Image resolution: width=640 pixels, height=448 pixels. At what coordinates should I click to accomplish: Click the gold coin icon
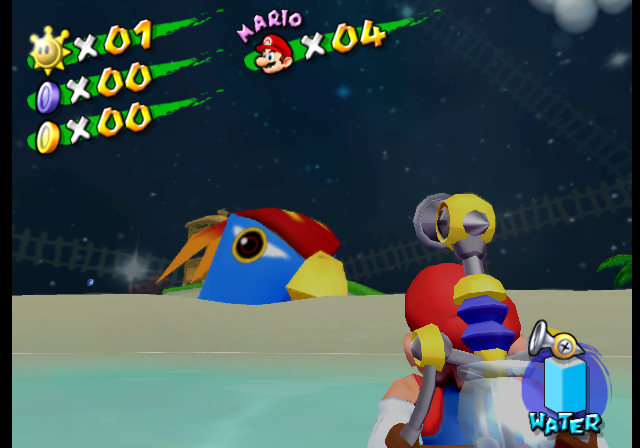(47, 135)
